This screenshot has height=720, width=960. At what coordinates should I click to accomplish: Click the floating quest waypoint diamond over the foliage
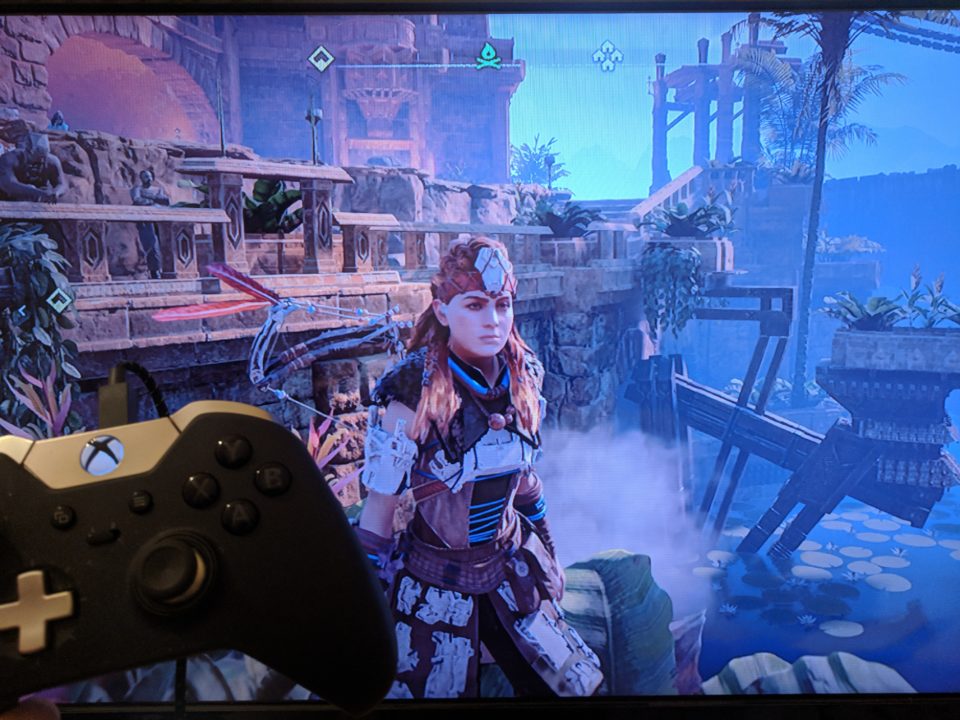click(x=59, y=299)
